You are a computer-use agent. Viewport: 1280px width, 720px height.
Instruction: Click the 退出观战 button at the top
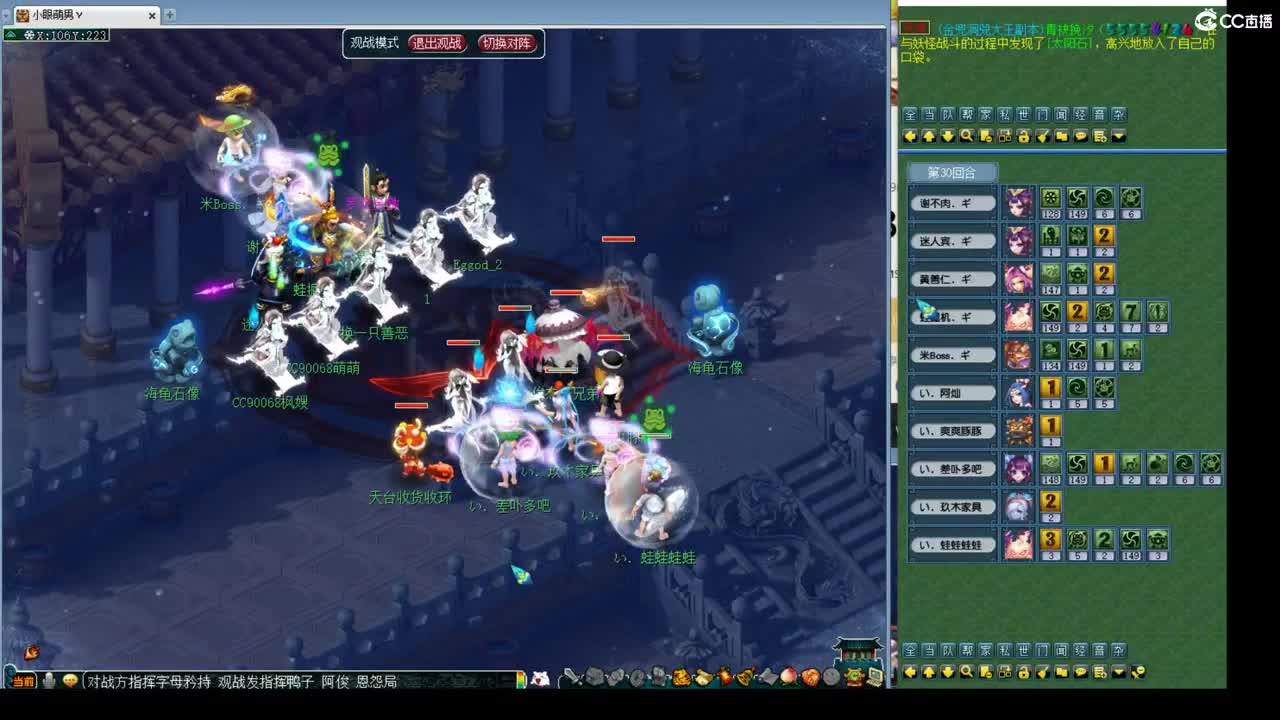click(x=438, y=44)
